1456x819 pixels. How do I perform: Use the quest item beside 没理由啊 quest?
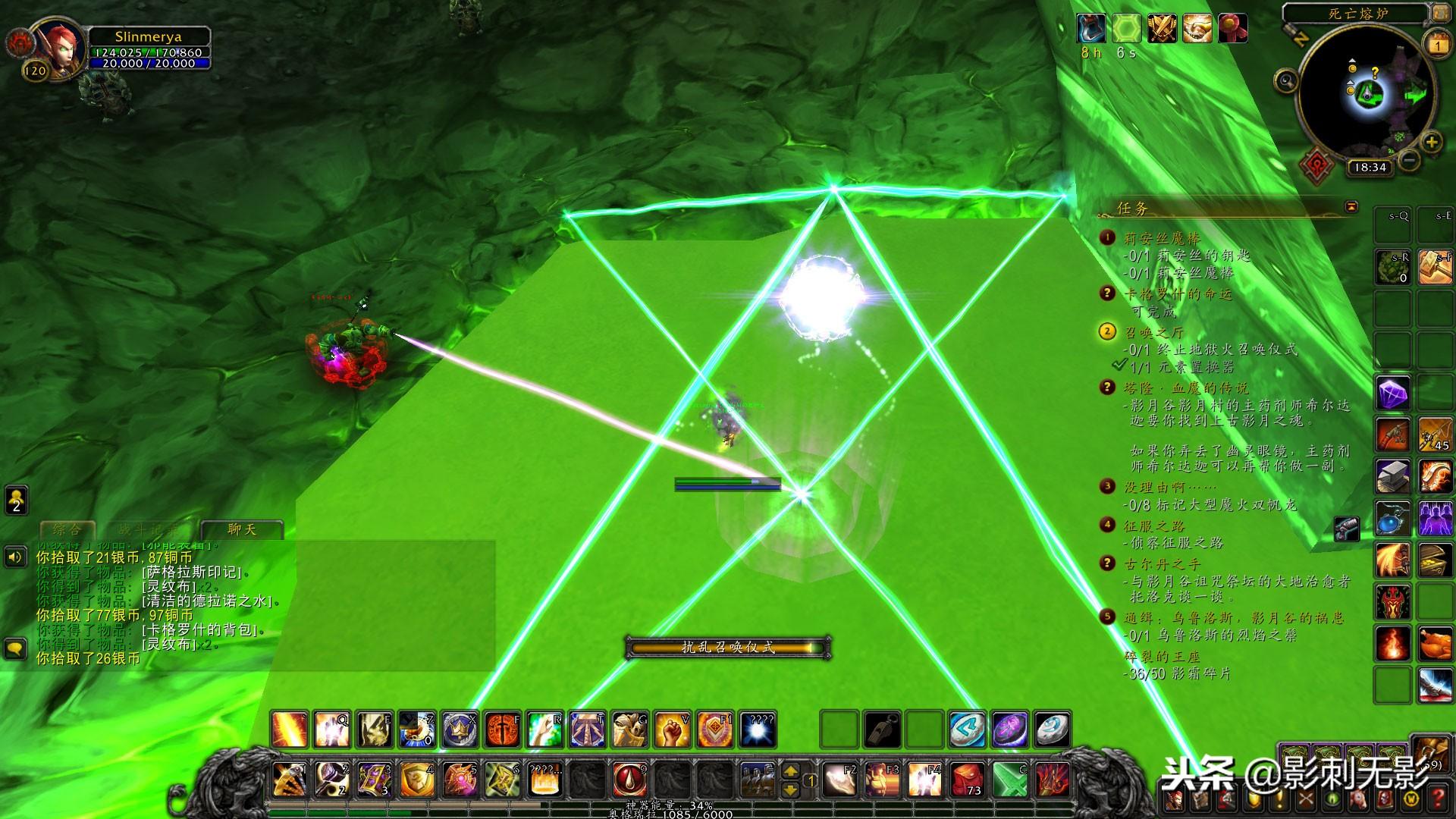[1347, 529]
